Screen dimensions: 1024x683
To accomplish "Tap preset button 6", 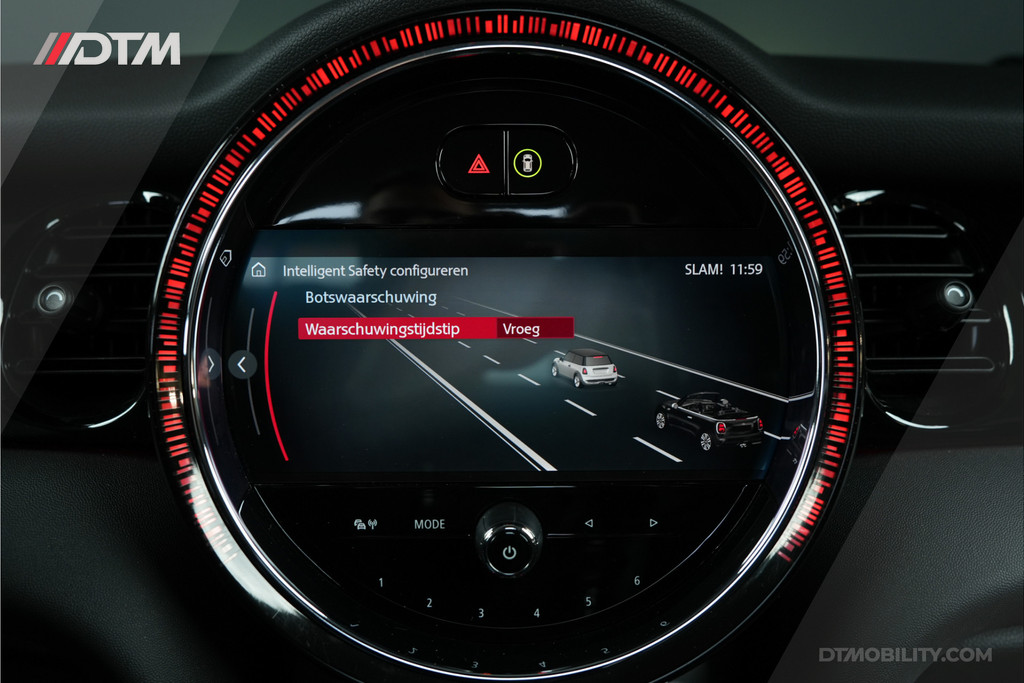I will [637, 581].
